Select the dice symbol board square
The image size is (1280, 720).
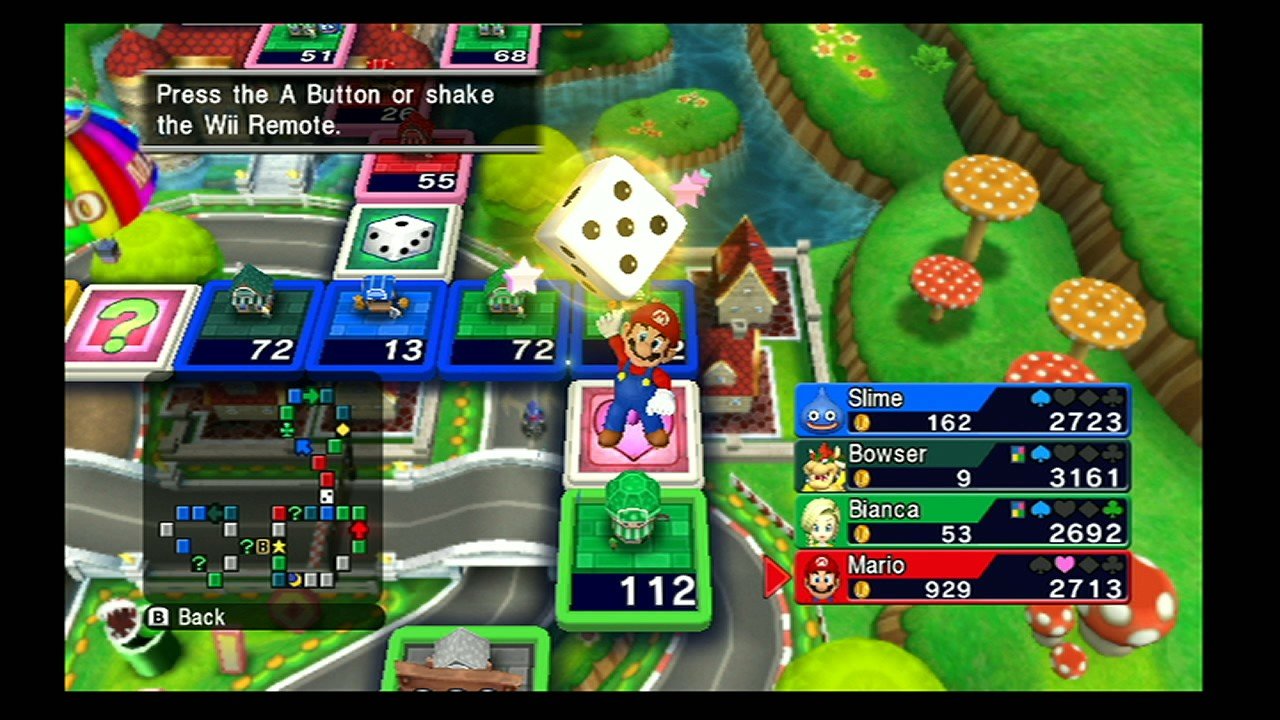399,240
